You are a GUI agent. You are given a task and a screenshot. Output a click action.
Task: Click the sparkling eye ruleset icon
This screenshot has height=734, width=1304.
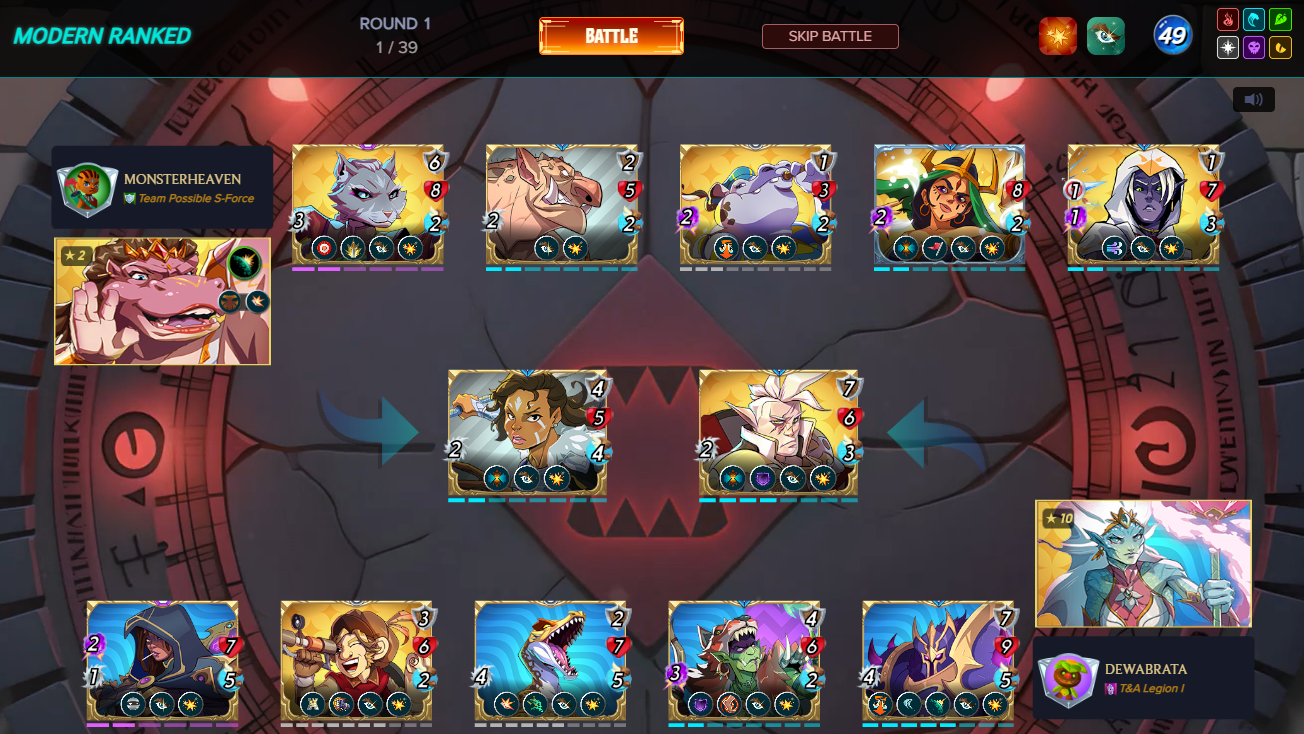pyautogui.click(x=1106, y=35)
